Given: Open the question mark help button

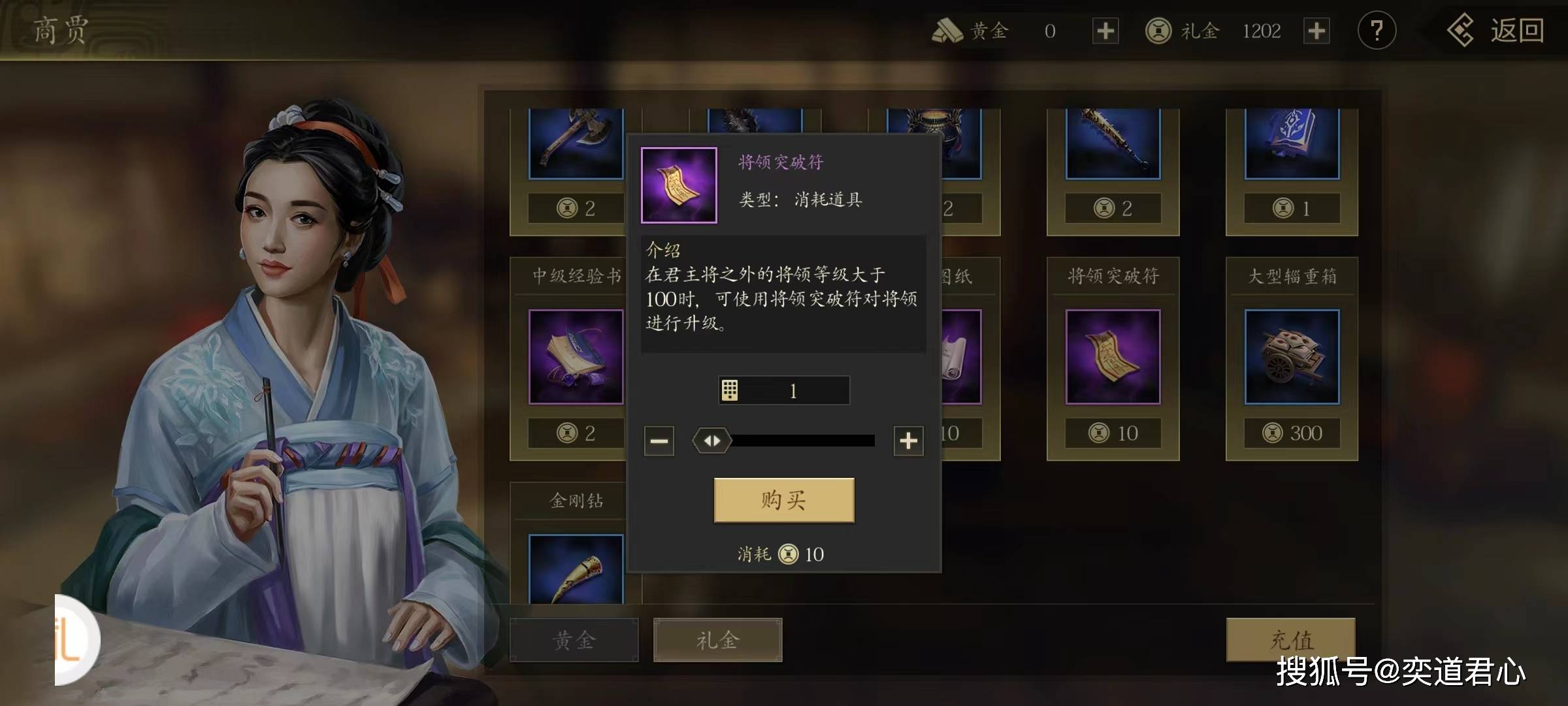Looking at the screenshot, I should pyautogui.click(x=1377, y=31).
